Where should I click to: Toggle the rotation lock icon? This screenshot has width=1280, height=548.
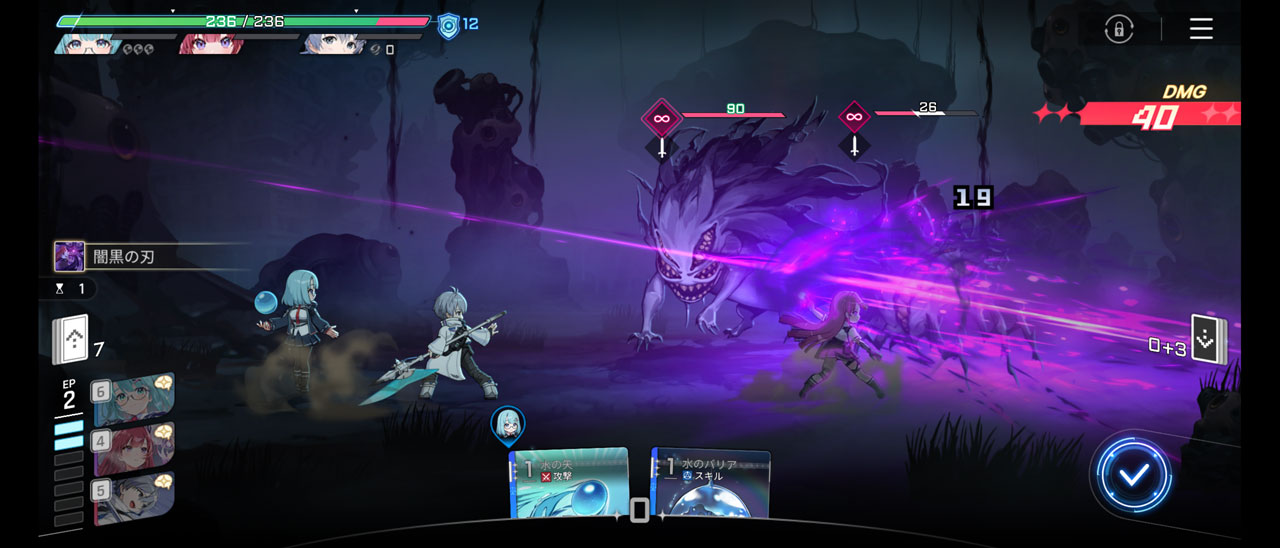(x=1119, y=29)
